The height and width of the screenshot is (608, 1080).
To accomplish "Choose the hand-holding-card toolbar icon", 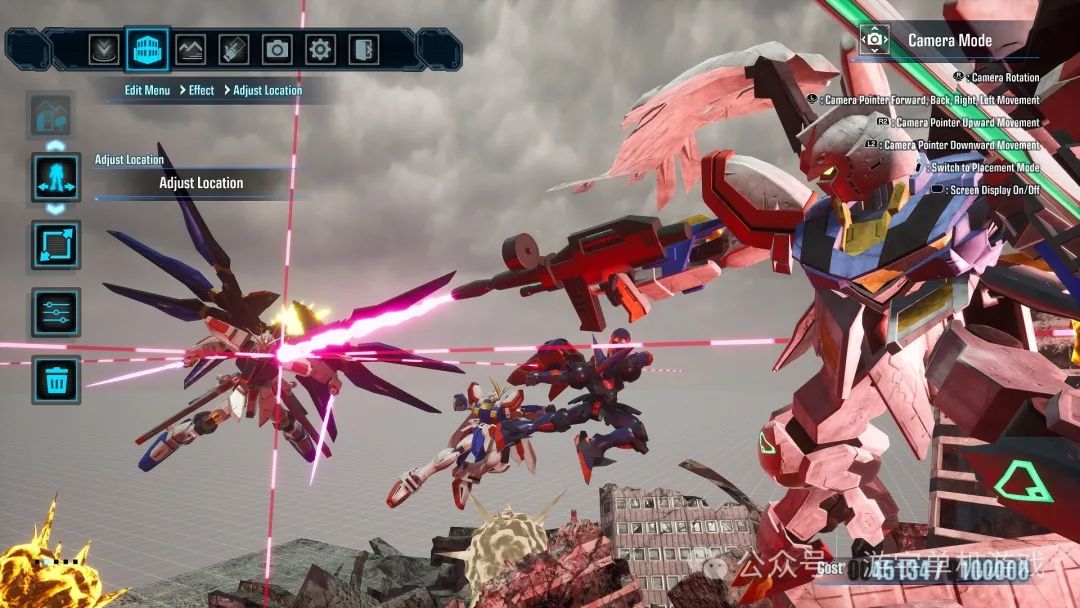I will click(233, 49).
